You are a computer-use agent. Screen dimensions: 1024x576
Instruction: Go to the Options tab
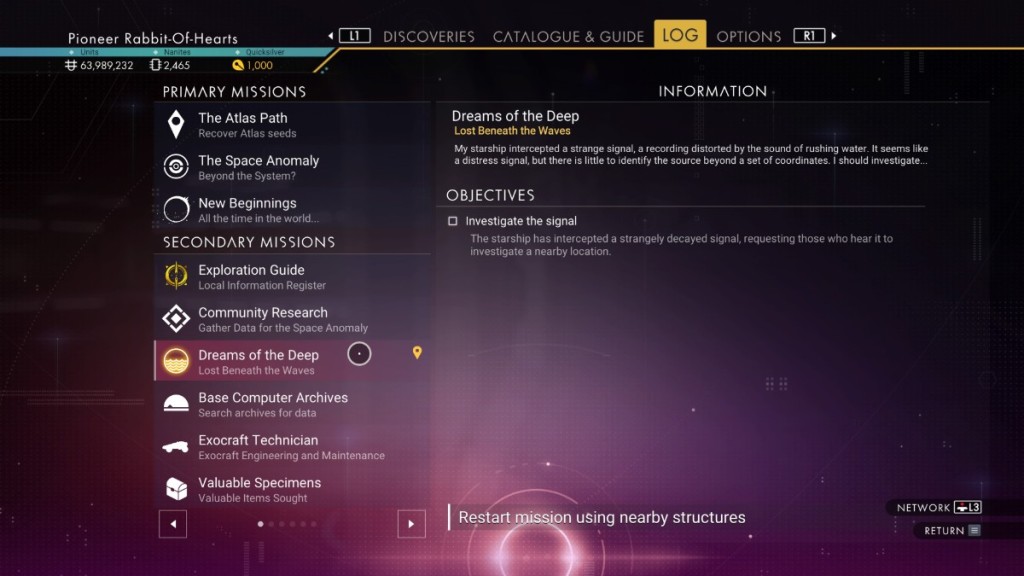point(749,36)
